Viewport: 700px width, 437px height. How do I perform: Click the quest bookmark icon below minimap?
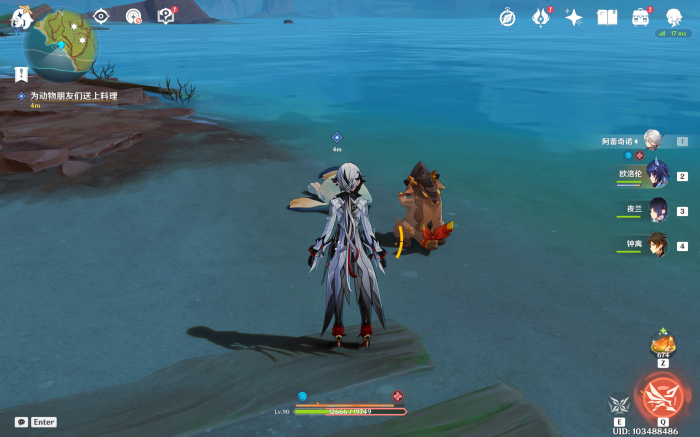click(x=21, y=74)
